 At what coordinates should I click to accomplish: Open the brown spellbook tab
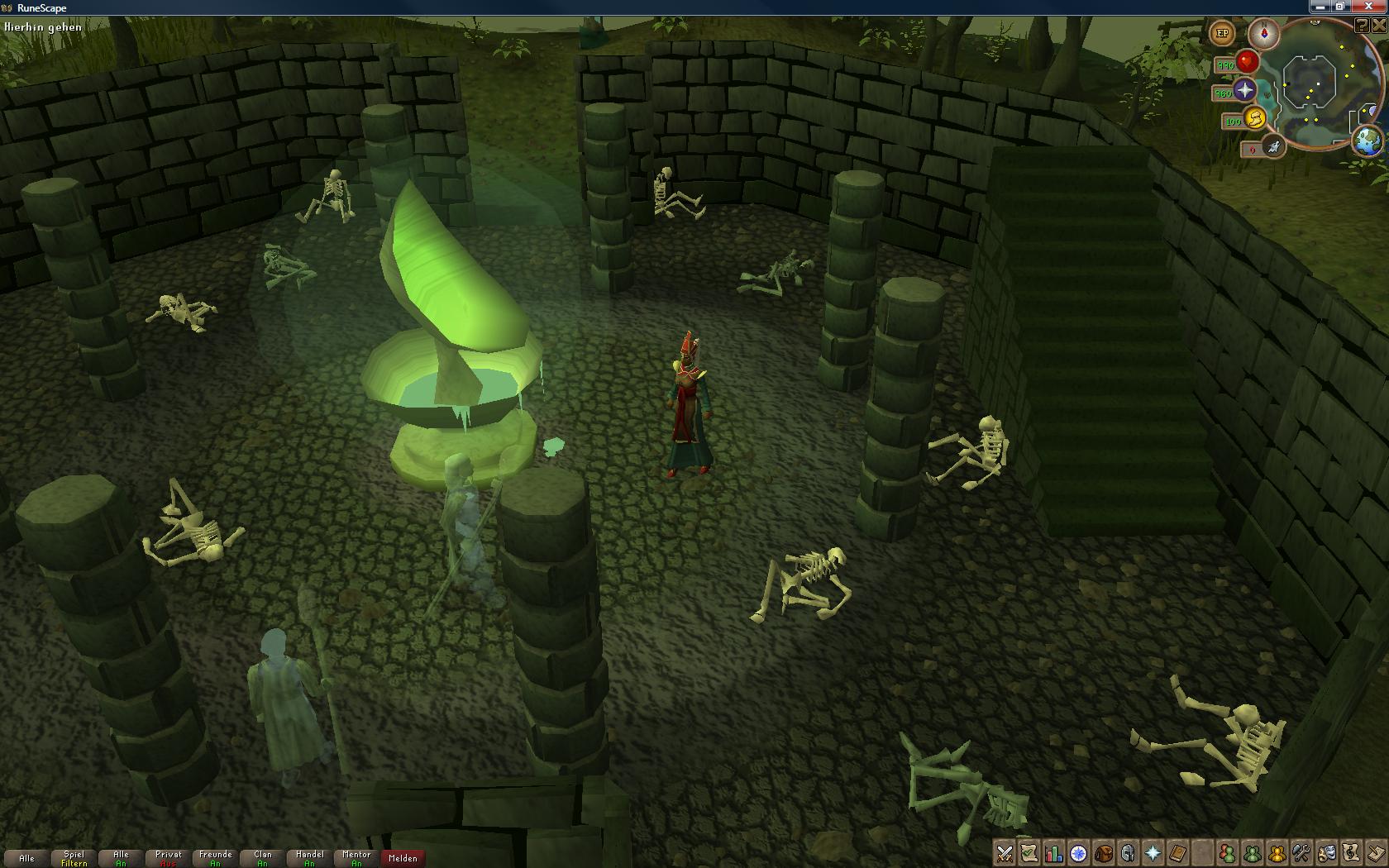pos(1177,853)
